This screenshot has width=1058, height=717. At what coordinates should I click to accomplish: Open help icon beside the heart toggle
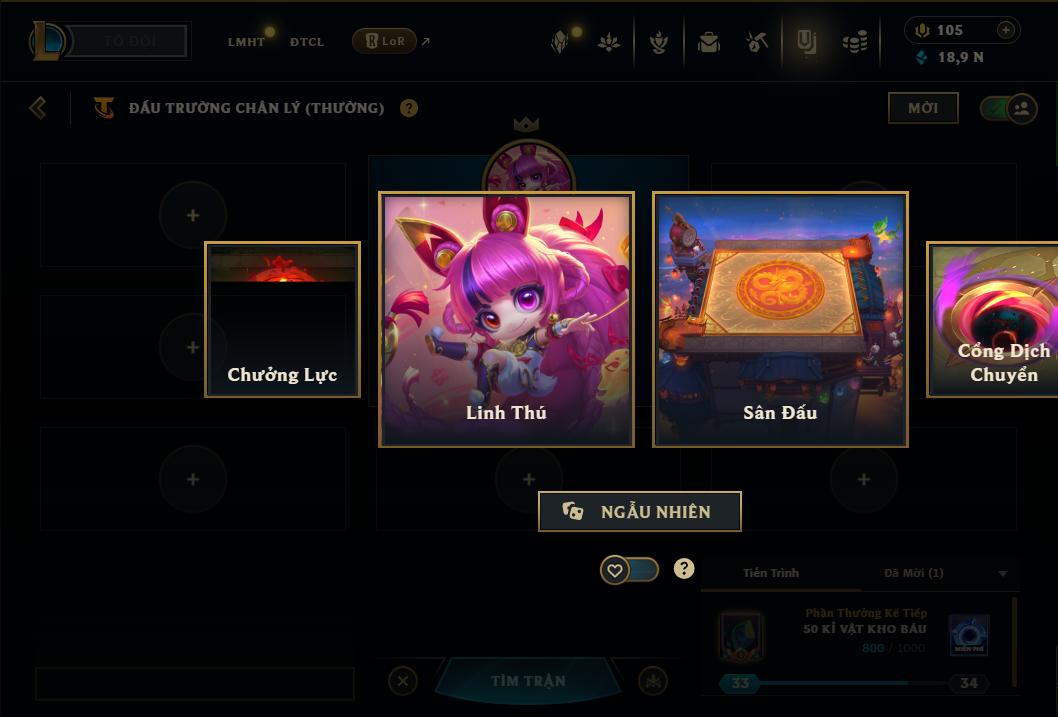tap(684, 569)
